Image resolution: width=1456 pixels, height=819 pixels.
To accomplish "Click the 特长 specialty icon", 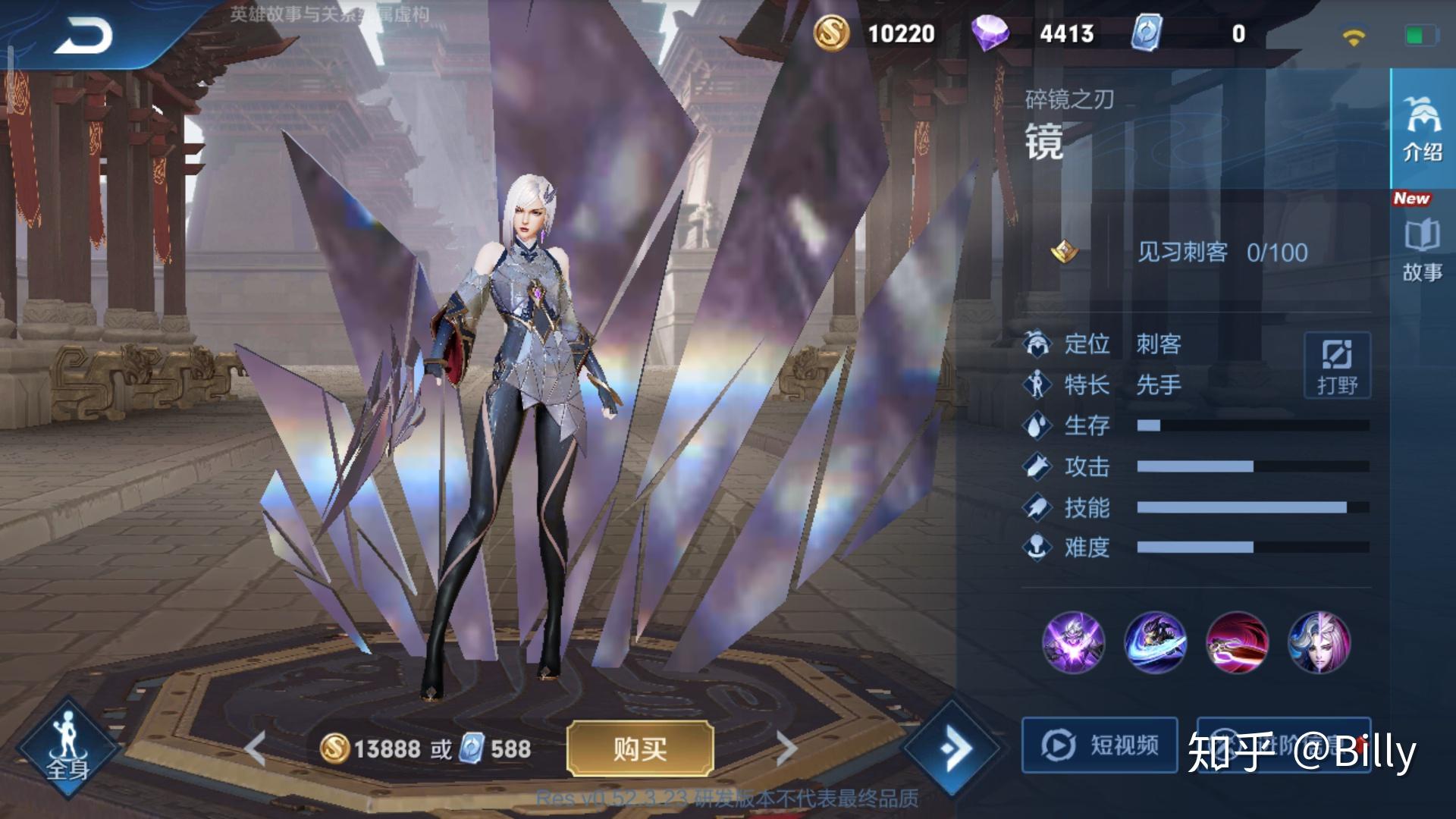I will click(x=1038, y=385).
